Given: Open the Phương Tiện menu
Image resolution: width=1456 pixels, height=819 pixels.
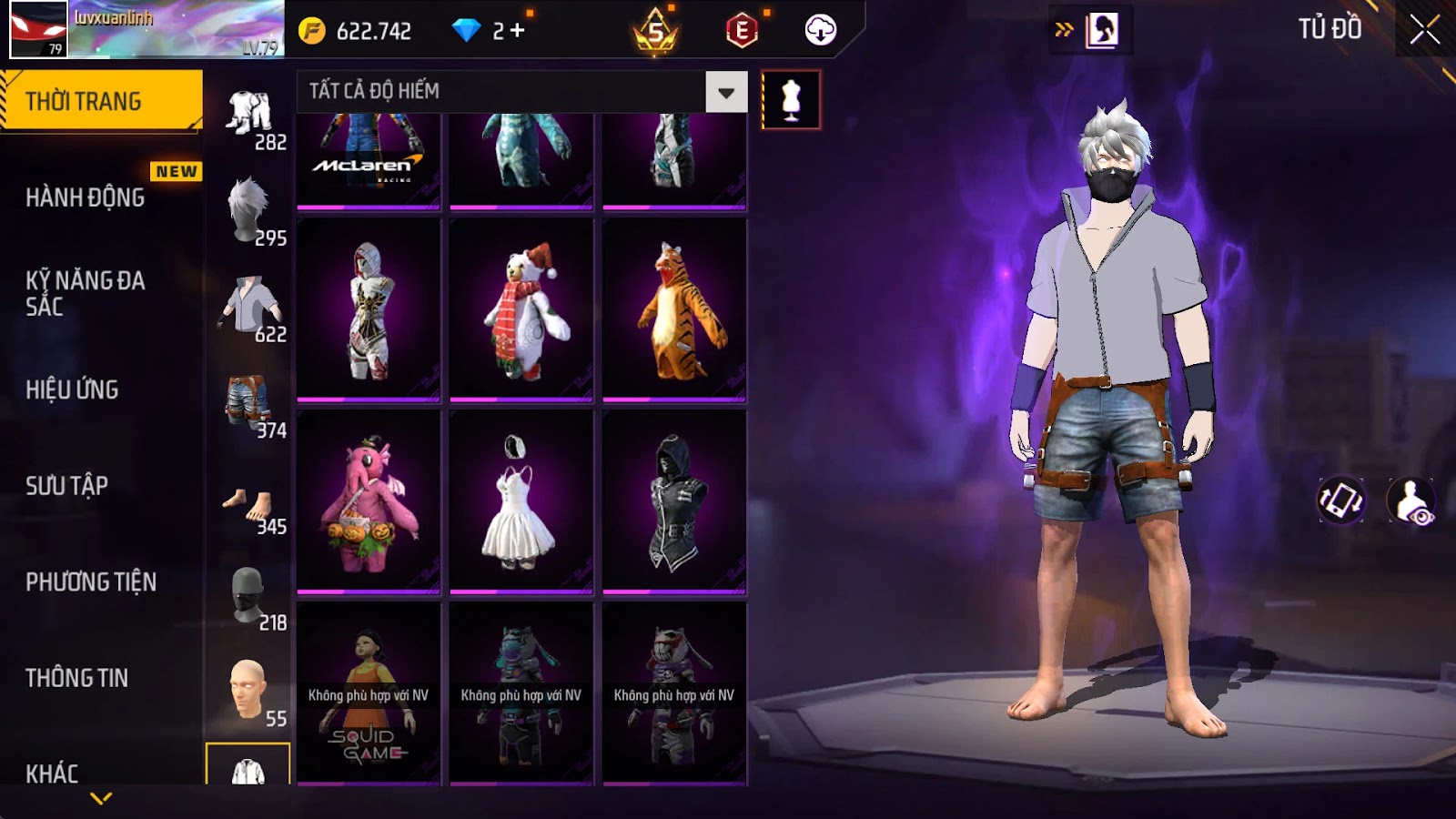Looking at the screenshot, I should 91,582.
